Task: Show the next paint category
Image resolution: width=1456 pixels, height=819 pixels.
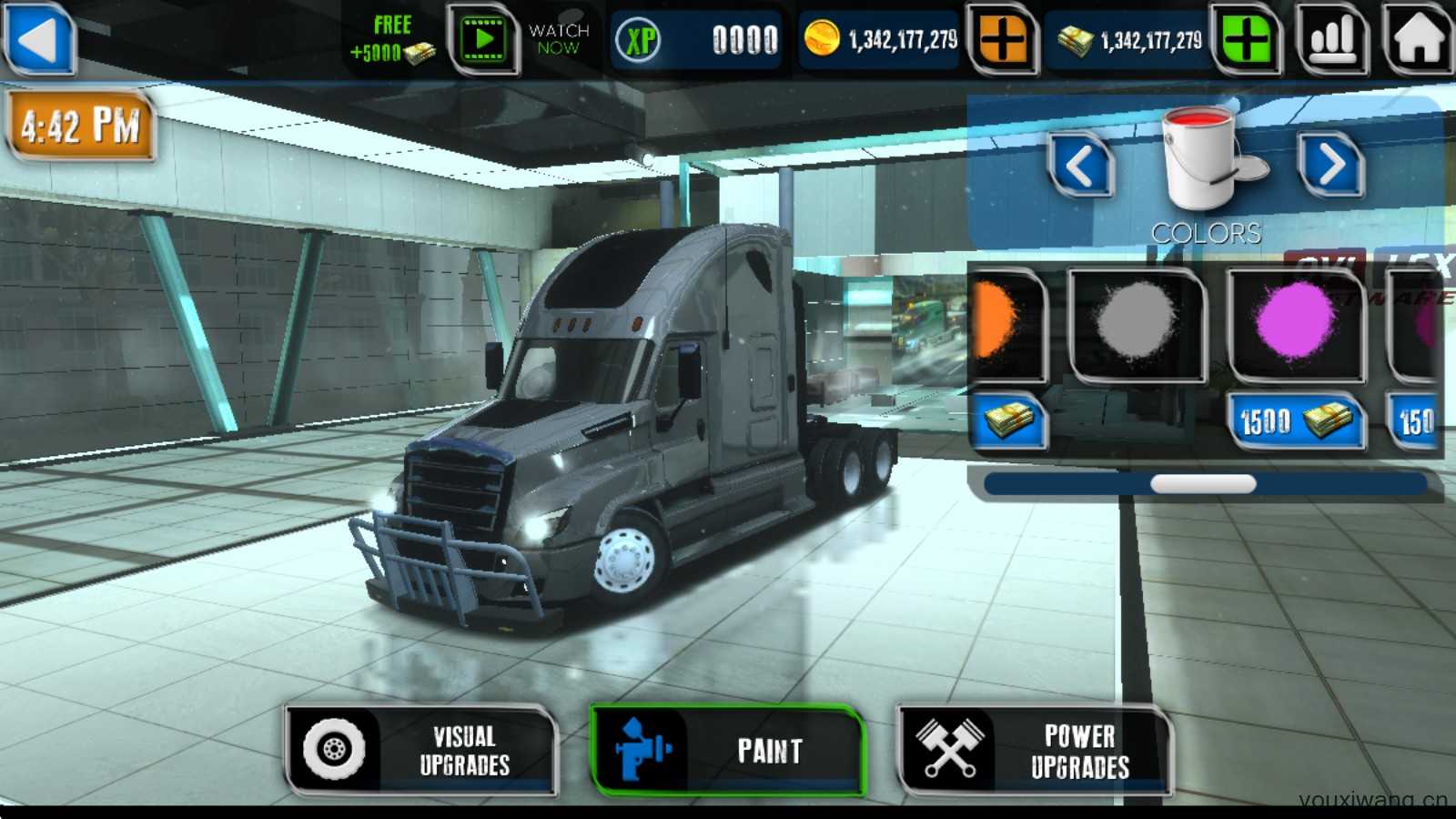Action: (1330, 167)
